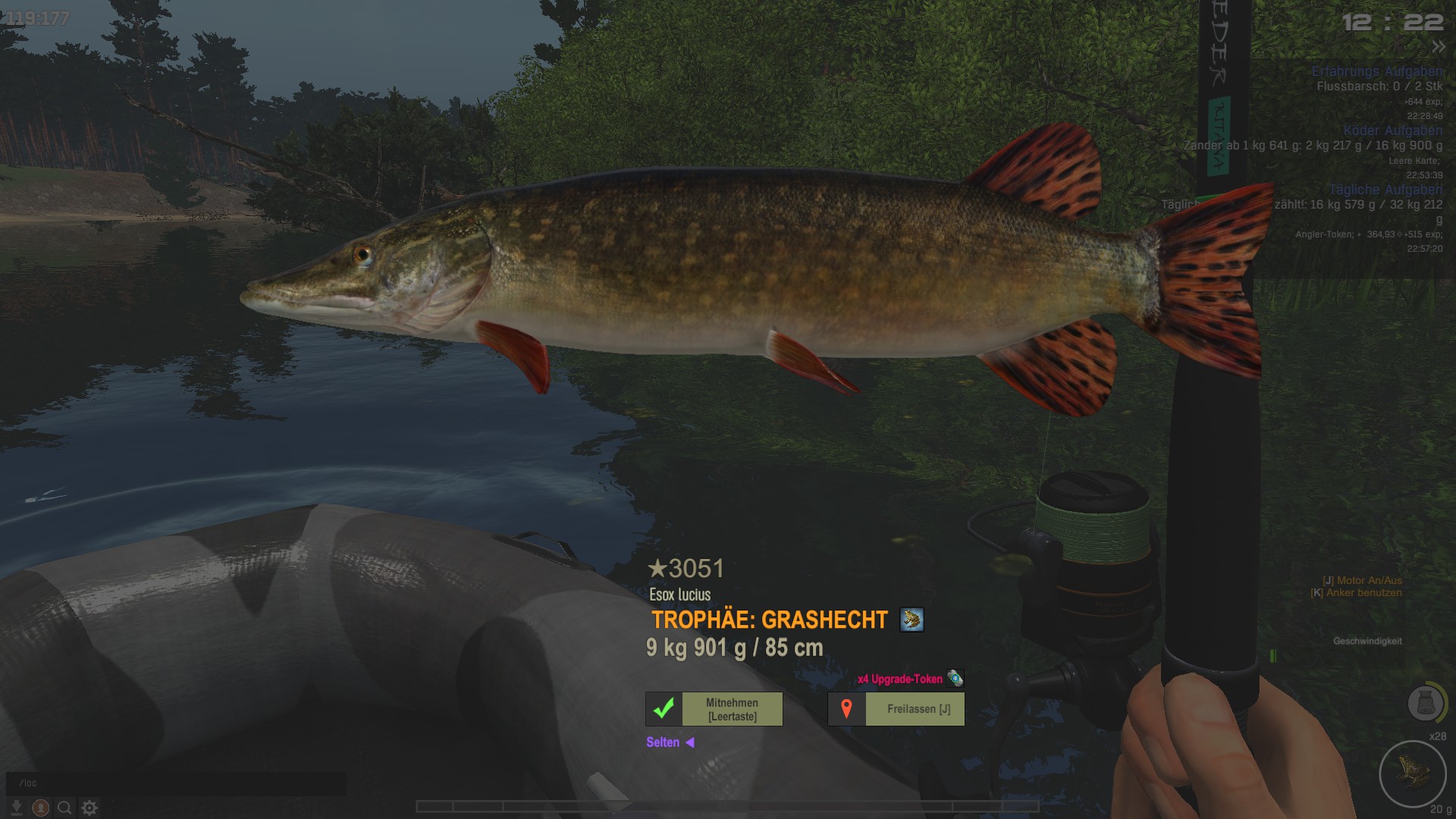The width and height of the screenshot is (1456, 819).
Task: Click the download arrow icon under chat
Action: point(16,808)
